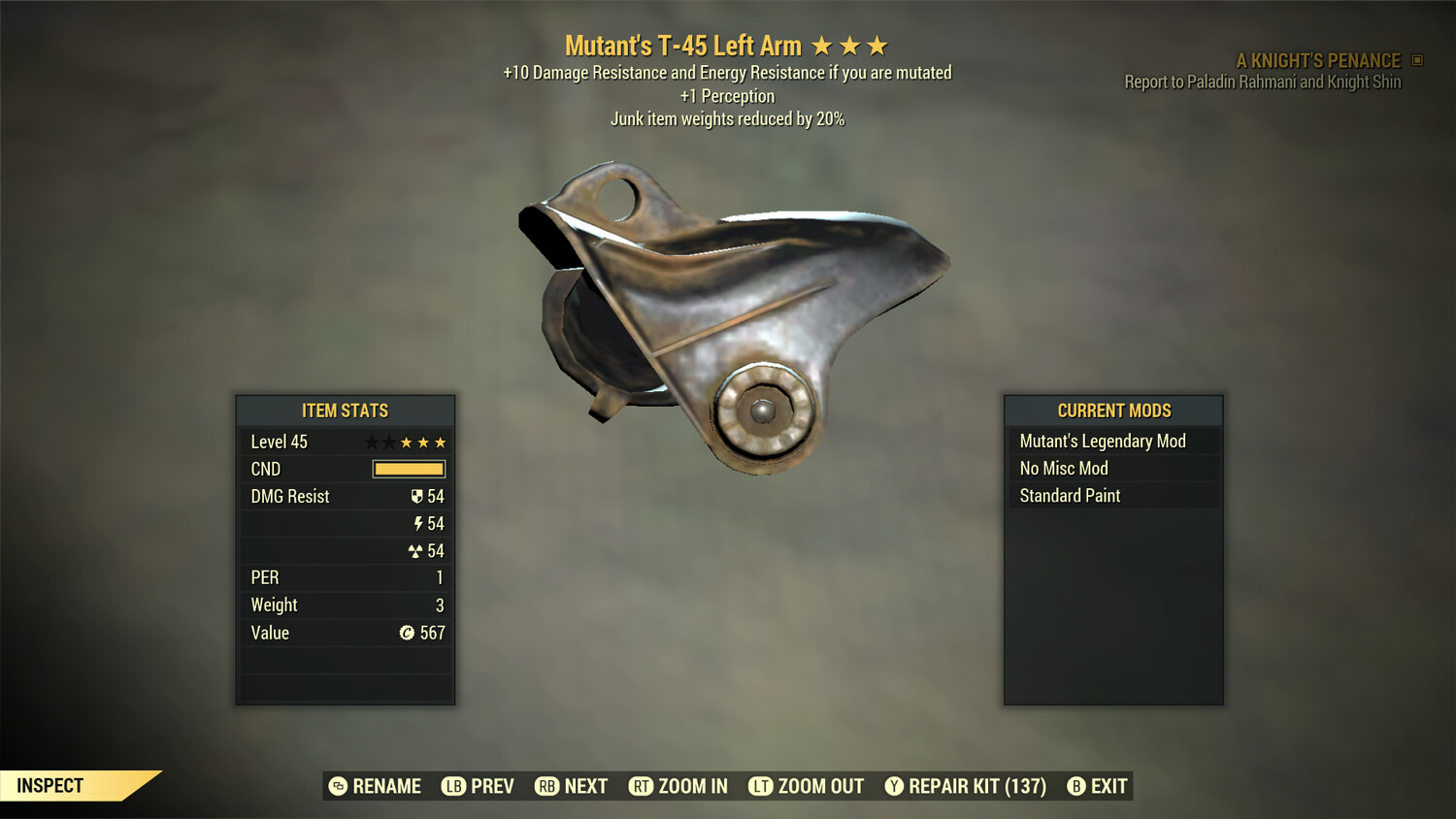Click the LT zoom out button icon
1456x819 pixels.
[x=759, y=786]
